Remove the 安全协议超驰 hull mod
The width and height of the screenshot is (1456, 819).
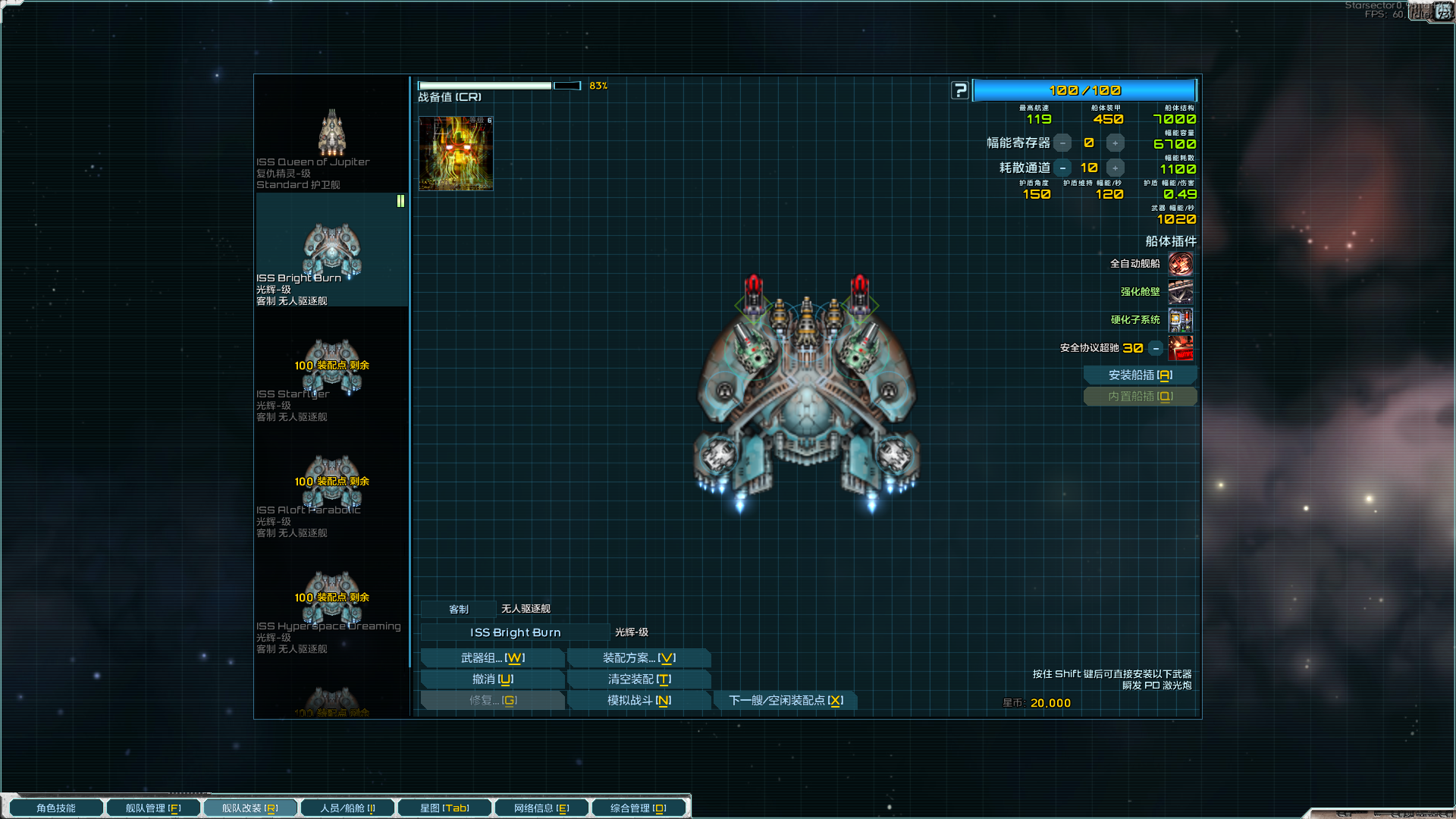click(1156, 348)
